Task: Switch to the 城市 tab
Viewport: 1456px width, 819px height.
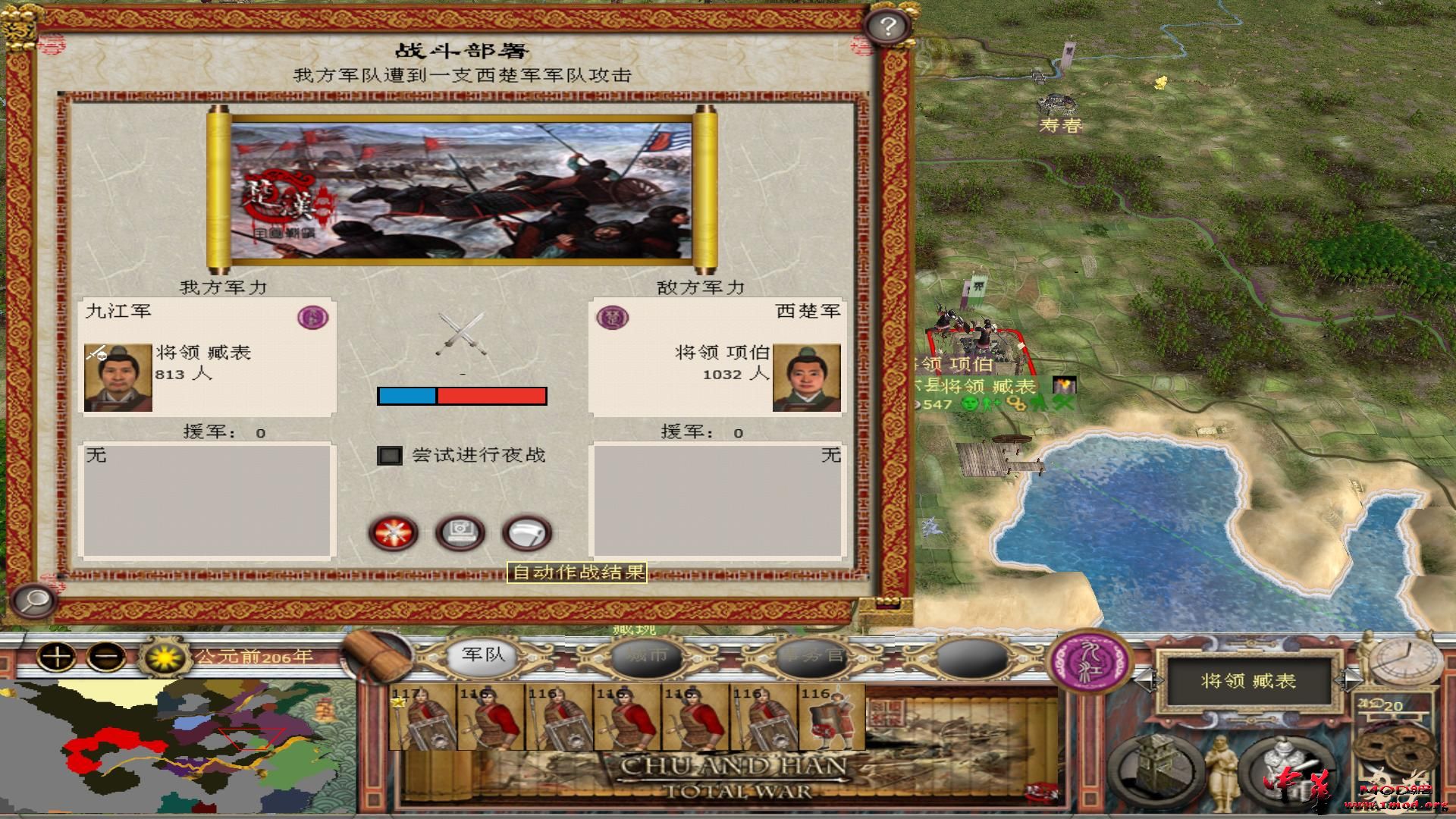Action: [646, 658]
